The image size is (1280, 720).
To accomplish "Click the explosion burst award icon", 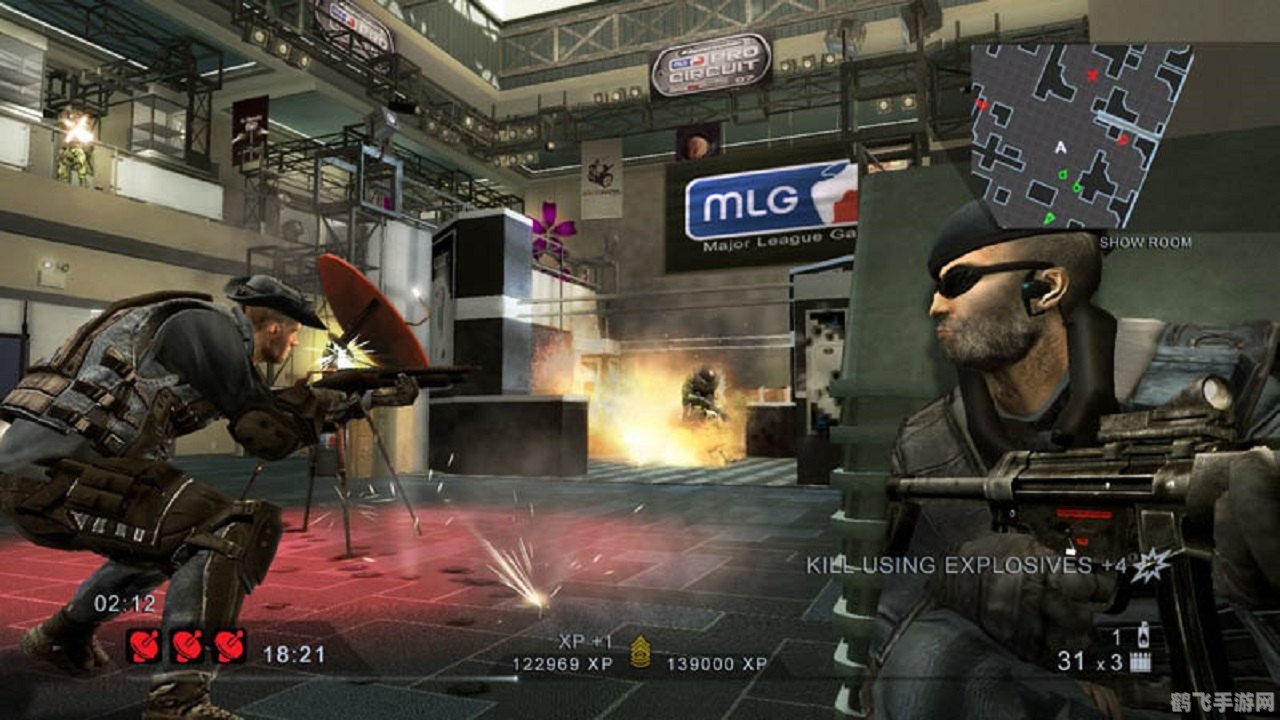I will click(1150, 564).
